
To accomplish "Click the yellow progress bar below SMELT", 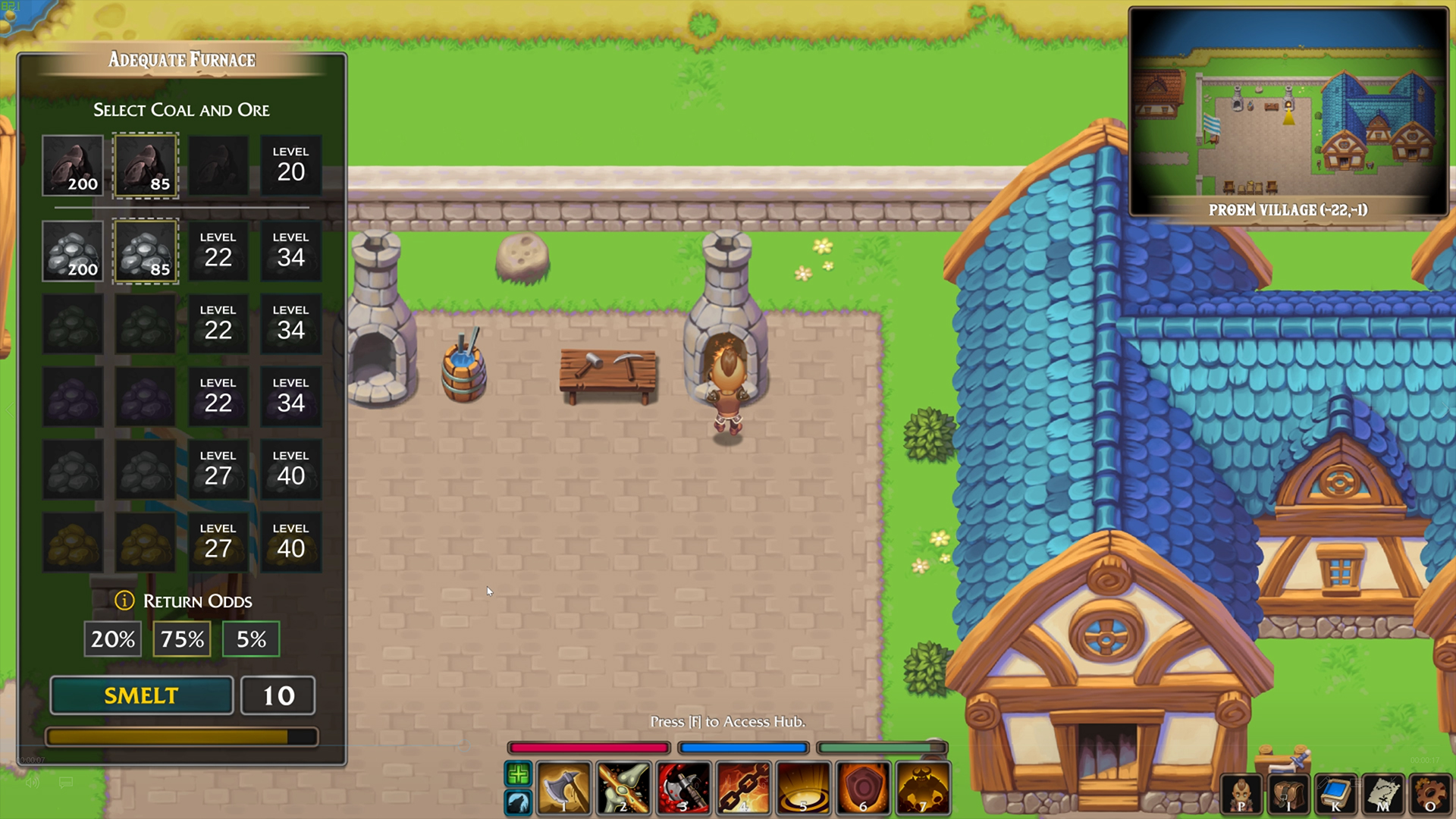I will pos(181,735).
